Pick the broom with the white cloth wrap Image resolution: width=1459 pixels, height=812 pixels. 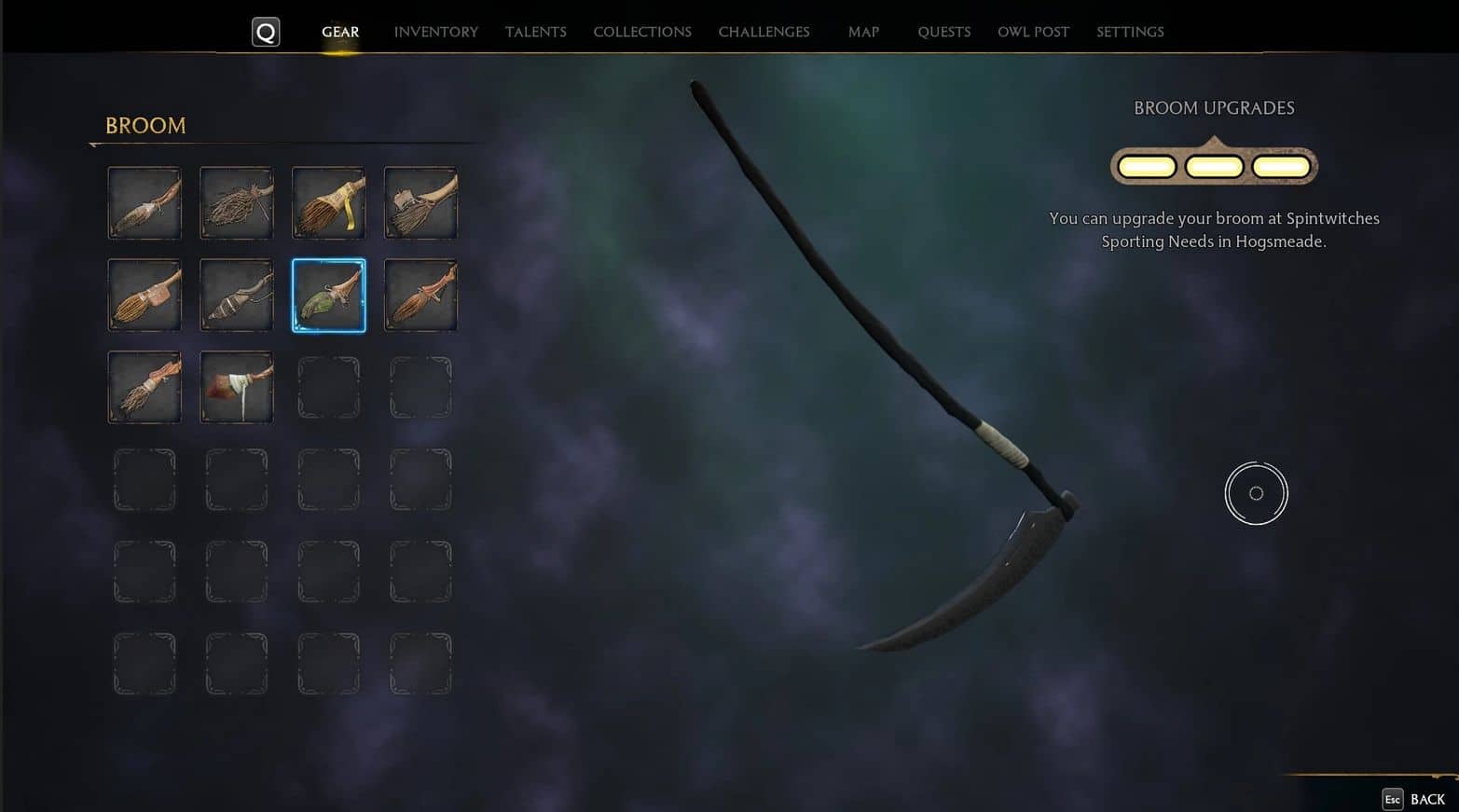point(237,387)
